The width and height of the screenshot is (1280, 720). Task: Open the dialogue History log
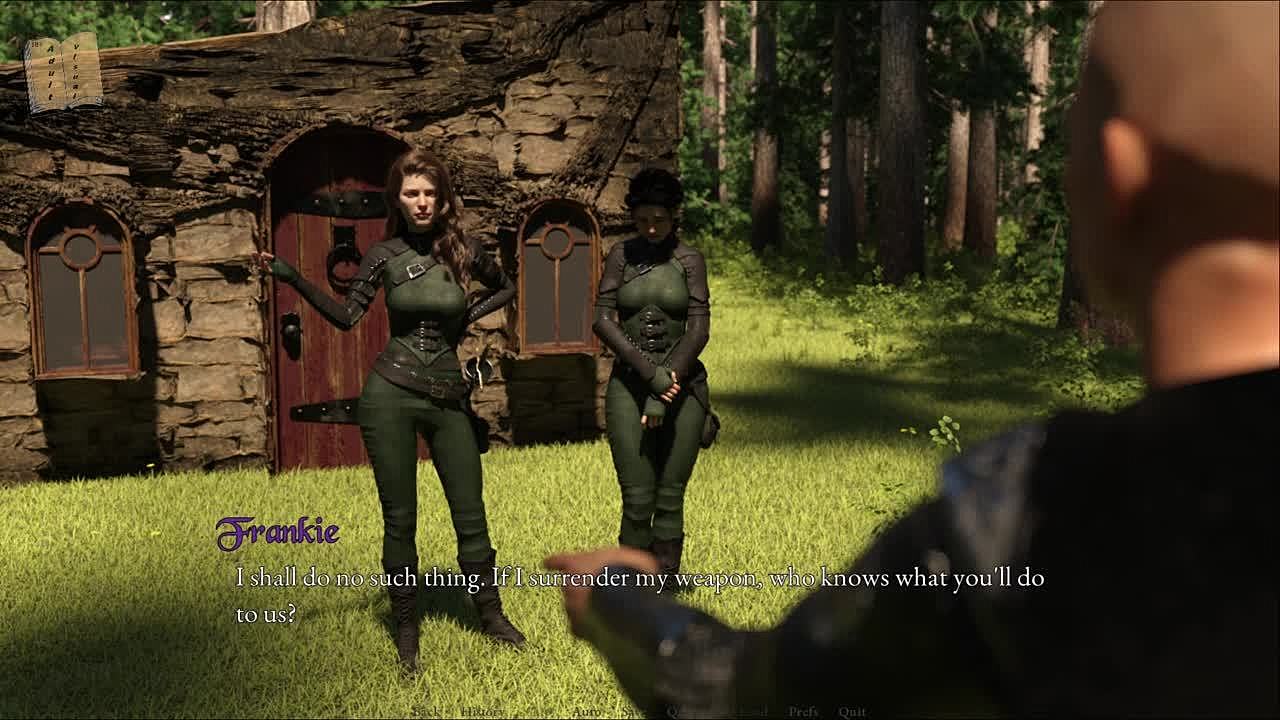point(481,711)
